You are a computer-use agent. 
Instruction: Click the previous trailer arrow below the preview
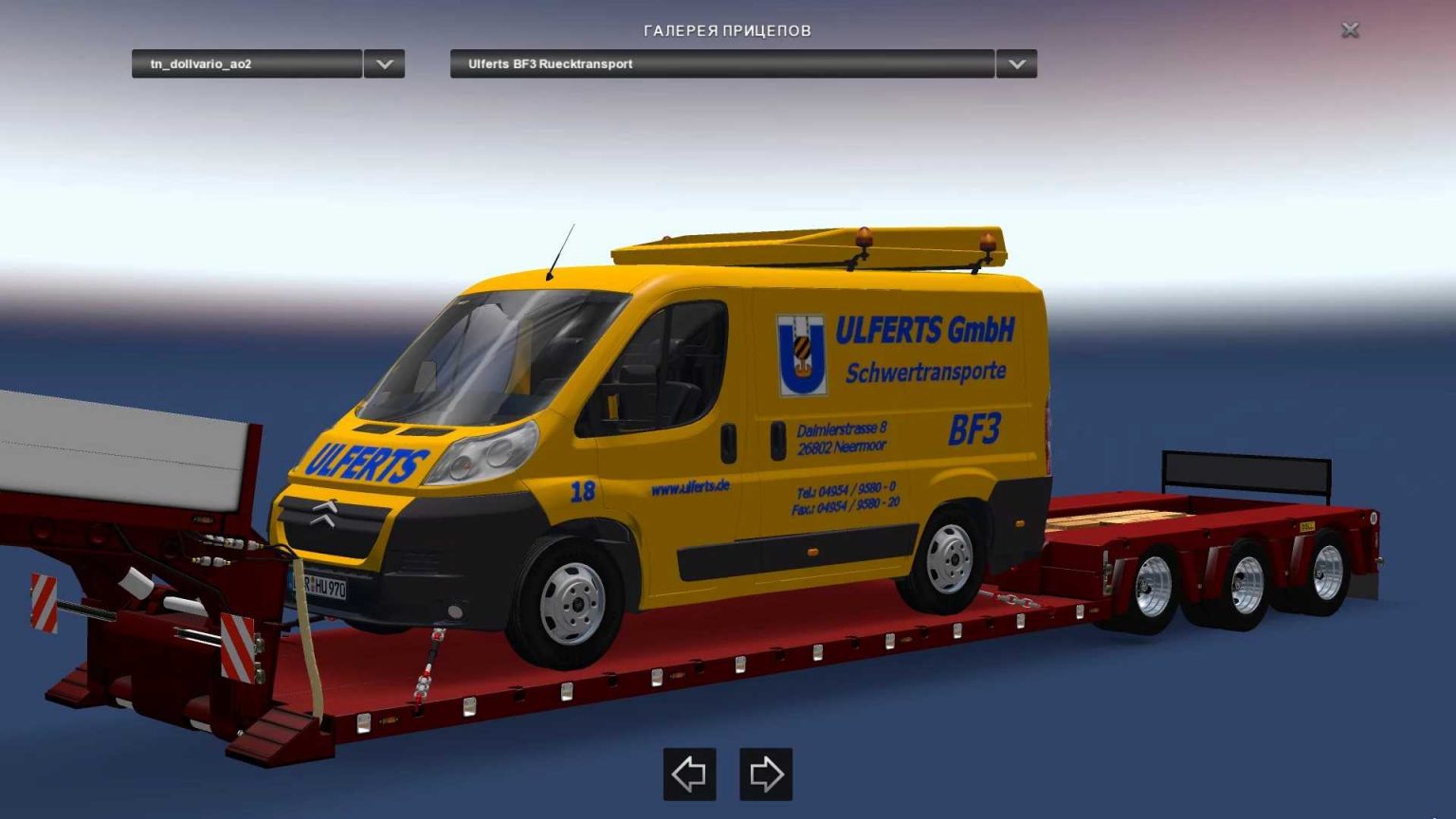tap(689, 773)
